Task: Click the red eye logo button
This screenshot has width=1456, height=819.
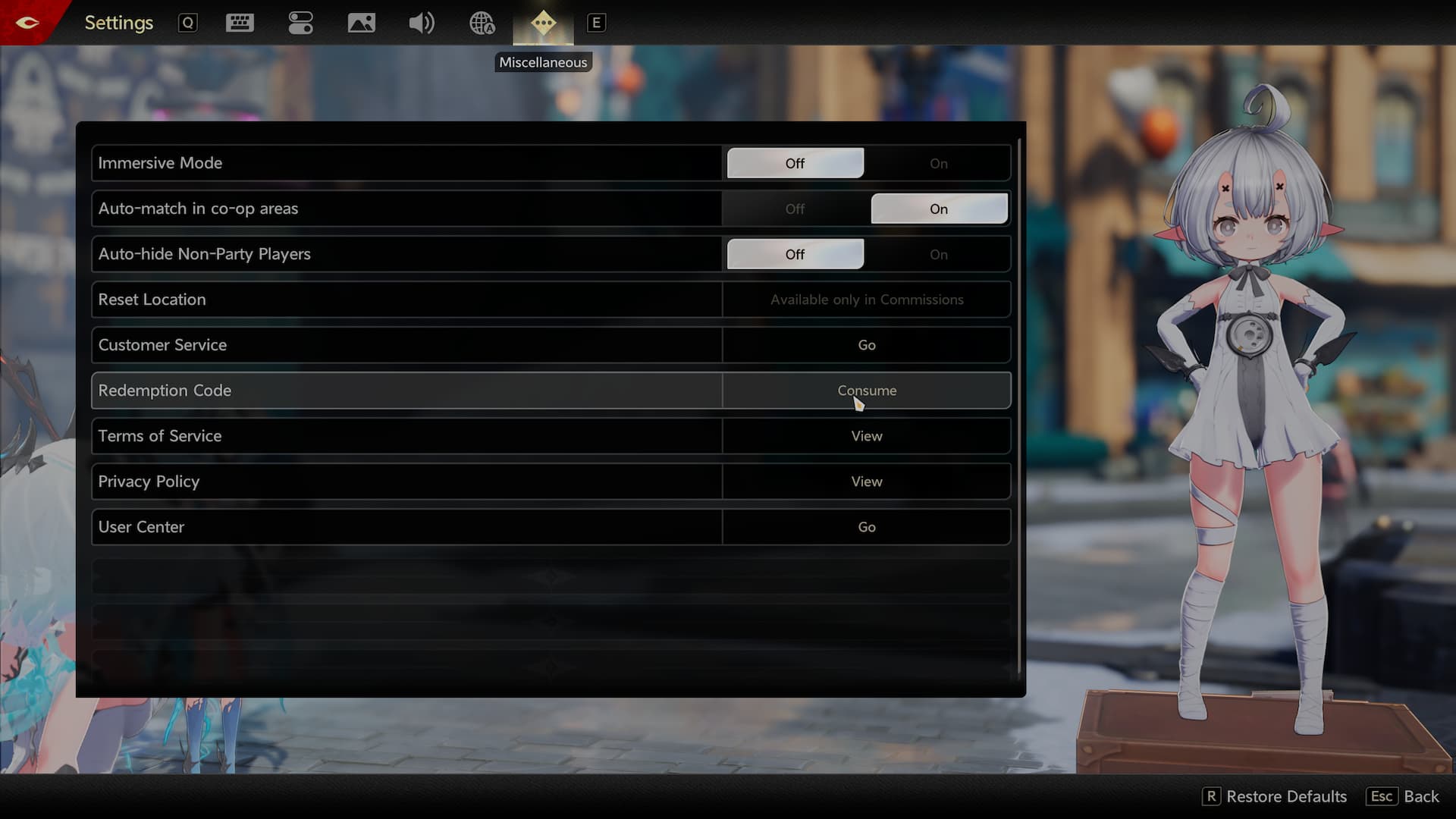Action: click(27, 22)
